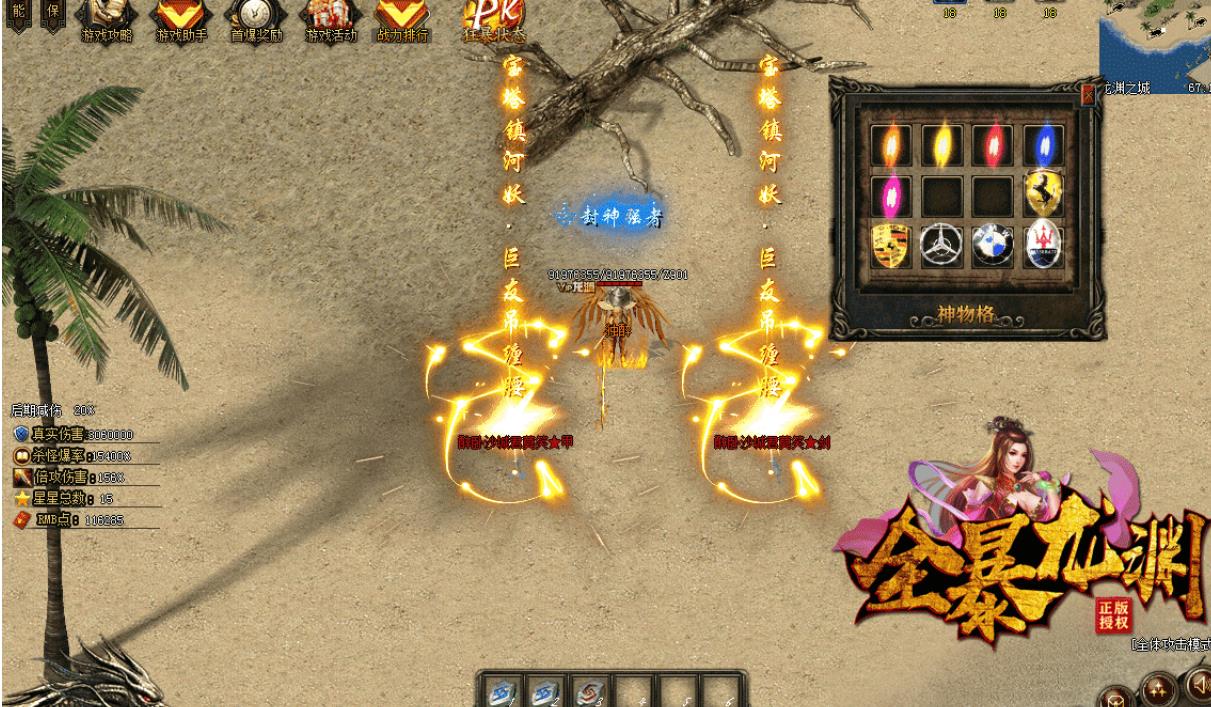
Task: Use the red swirl item in hotbar slot 3
Action: point(588,692)
